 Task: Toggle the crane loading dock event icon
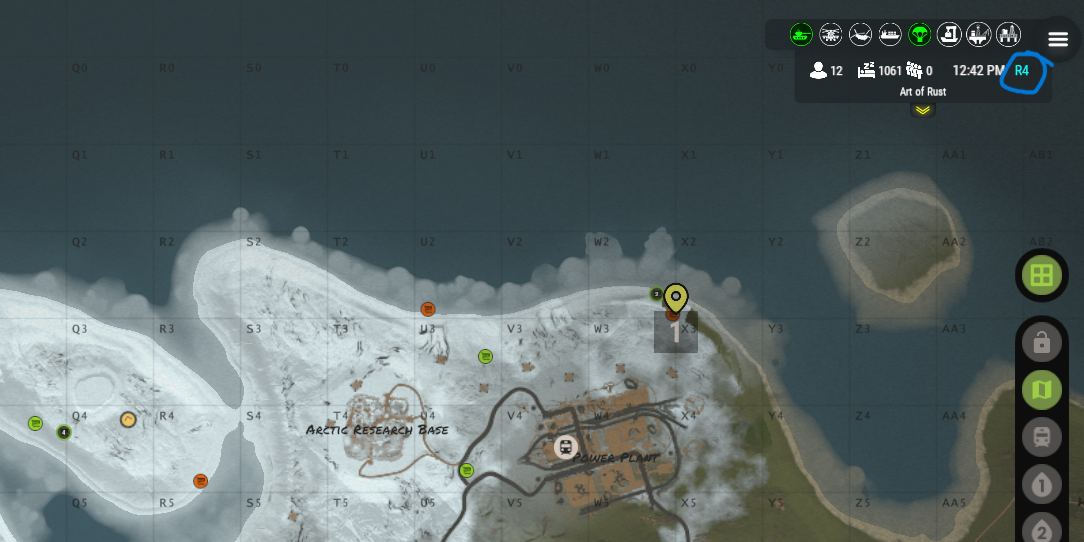(x=950, y=35)
